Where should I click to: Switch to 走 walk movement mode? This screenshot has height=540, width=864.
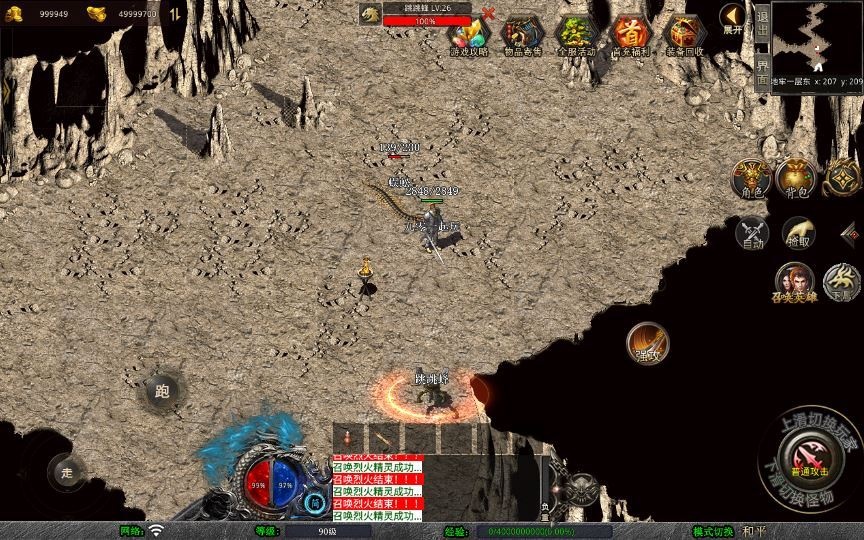tap(68, 473)
